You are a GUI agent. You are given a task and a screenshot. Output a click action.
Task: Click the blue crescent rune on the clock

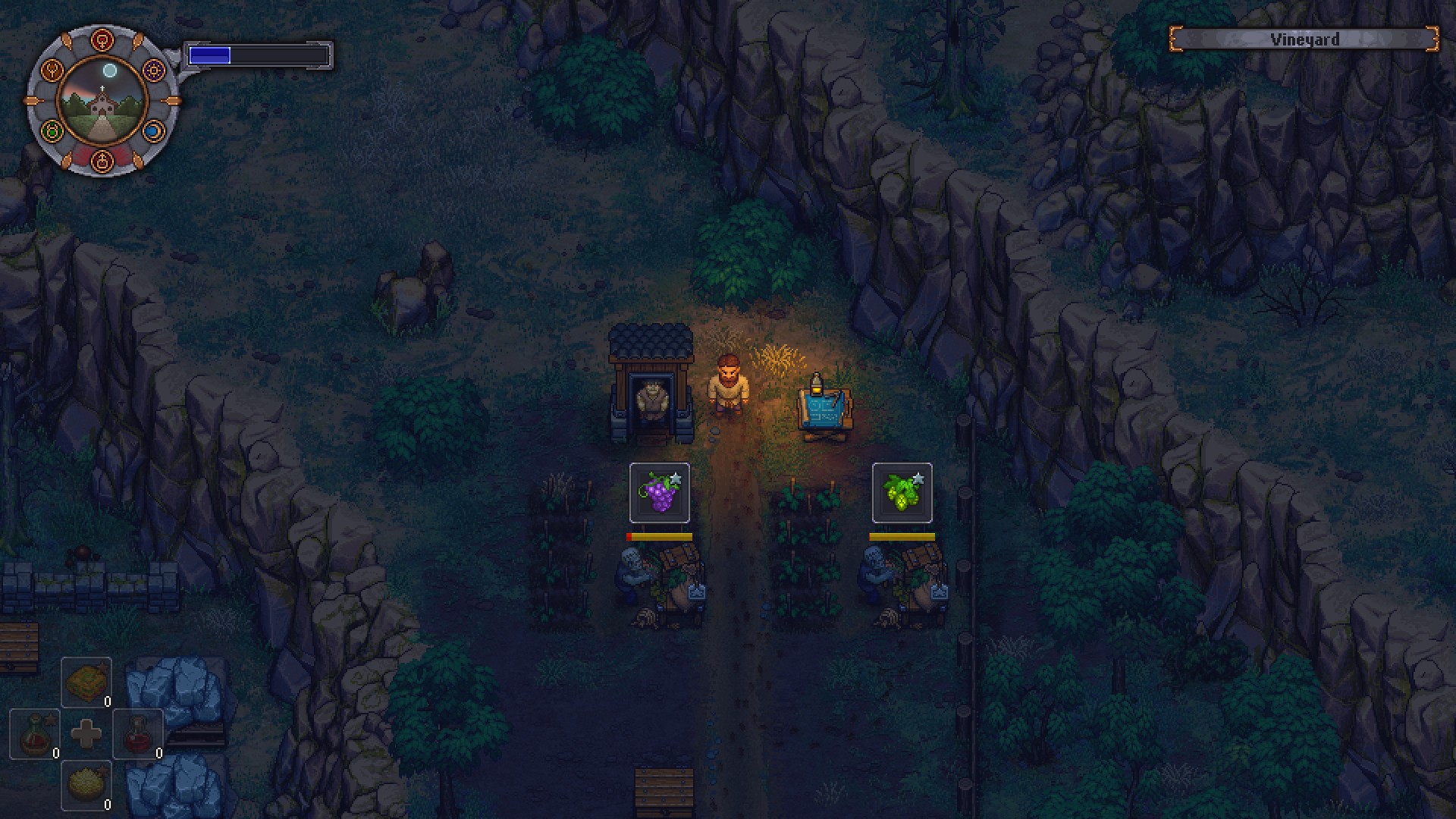(x=153, y=130)
